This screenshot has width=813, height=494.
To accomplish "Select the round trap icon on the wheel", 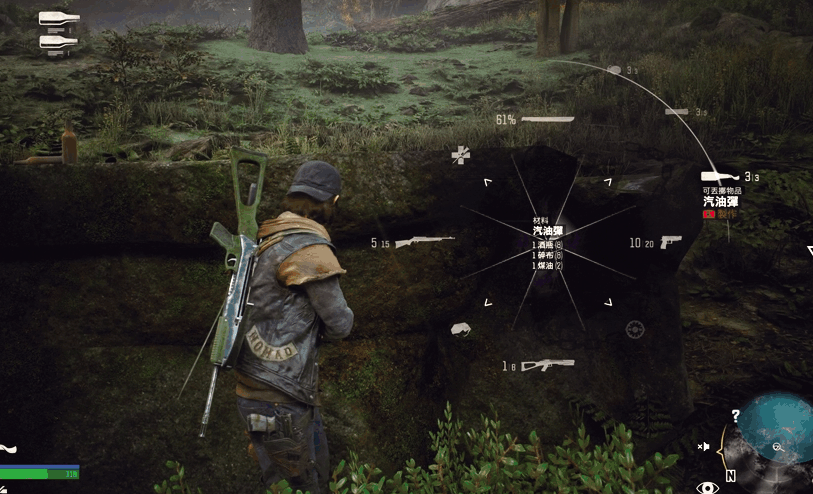I will [x=635, y=328].
